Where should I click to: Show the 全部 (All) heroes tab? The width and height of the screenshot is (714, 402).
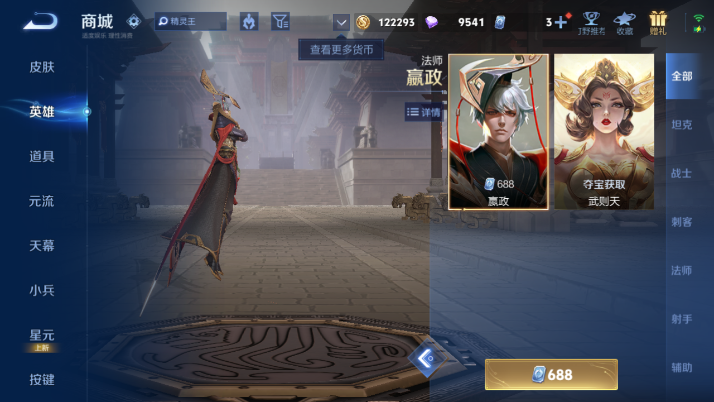pos(681,76)
